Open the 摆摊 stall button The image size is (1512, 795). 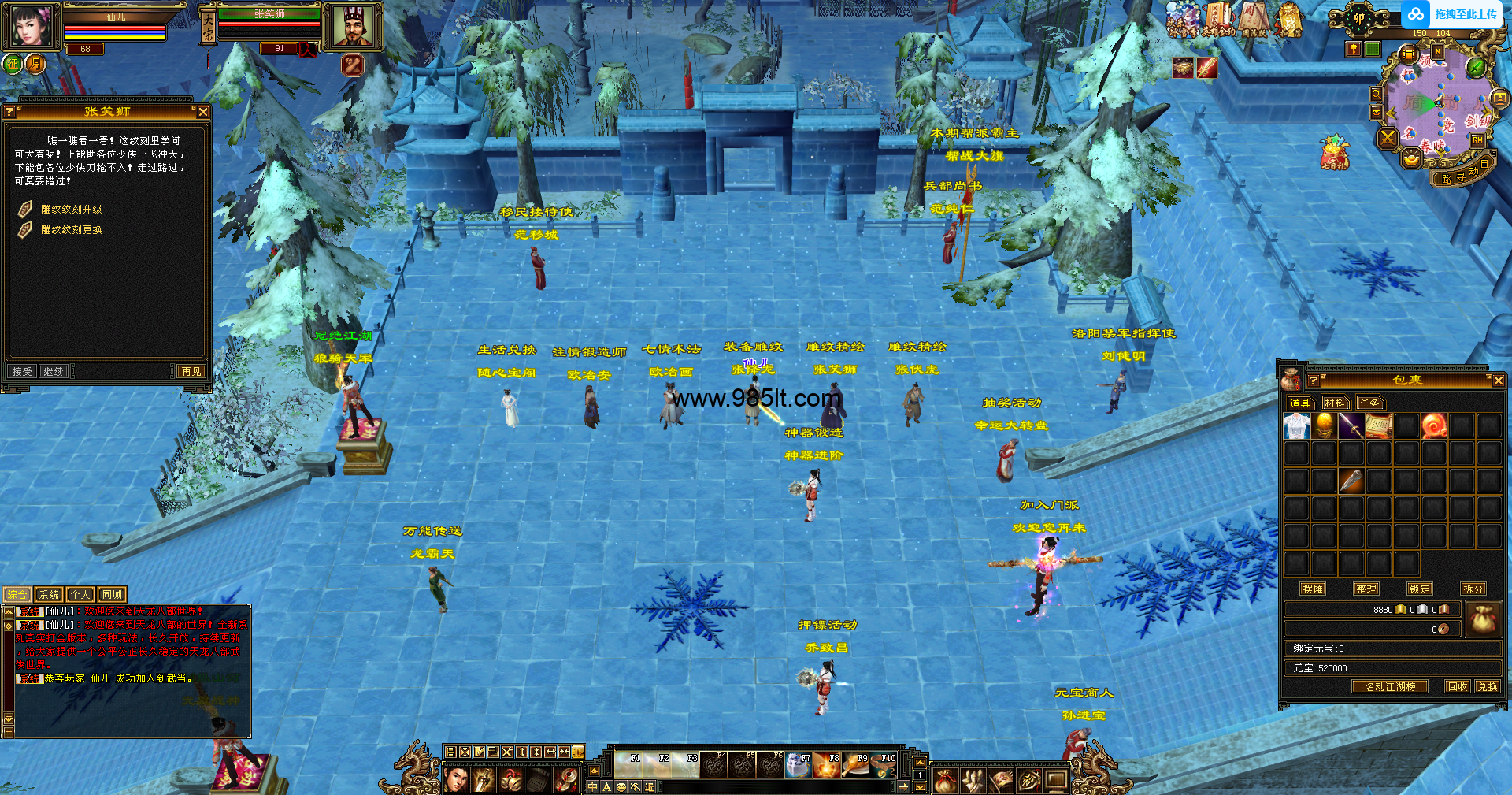(1313, 589)
